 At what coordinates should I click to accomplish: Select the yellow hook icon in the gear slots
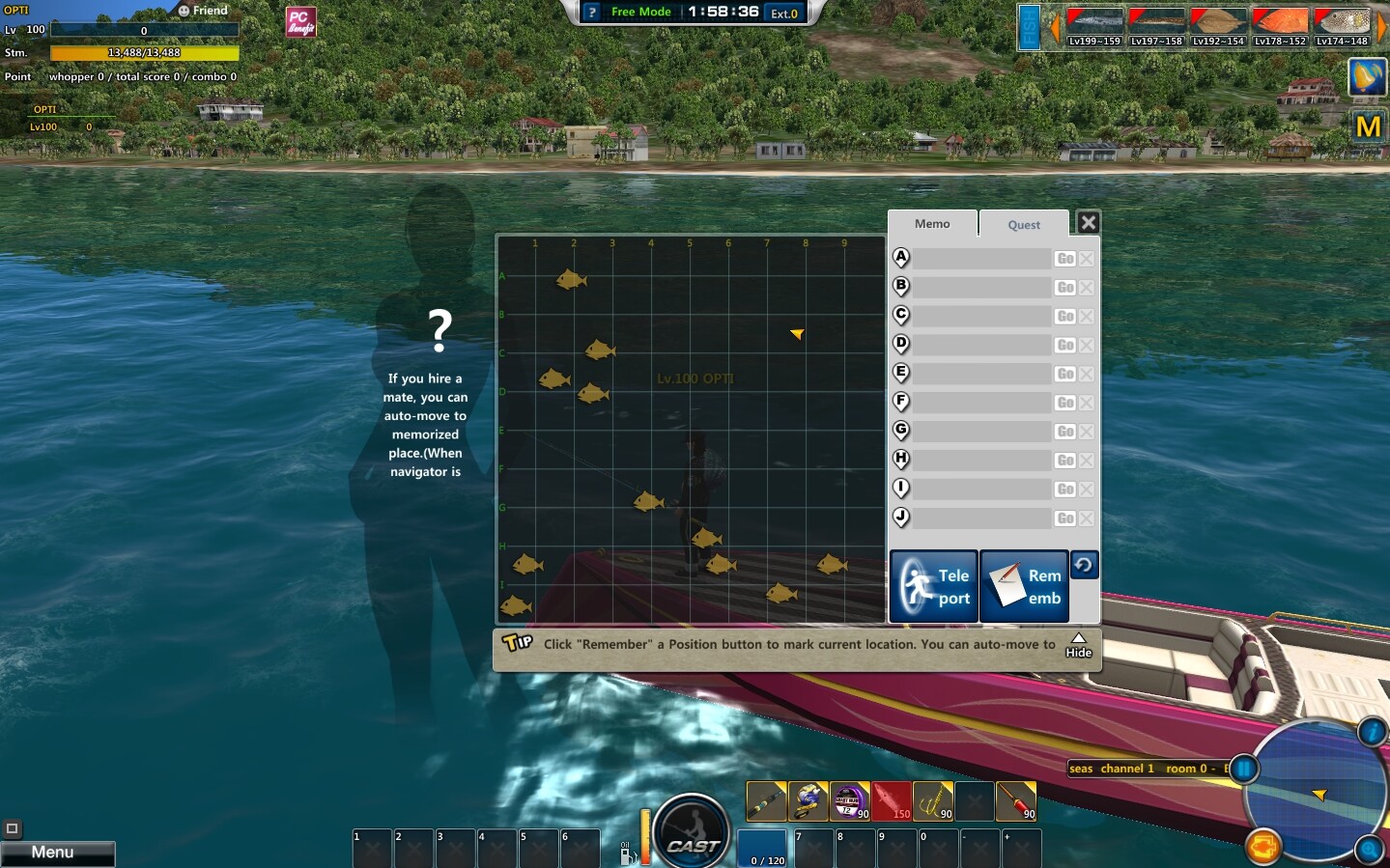934,801
